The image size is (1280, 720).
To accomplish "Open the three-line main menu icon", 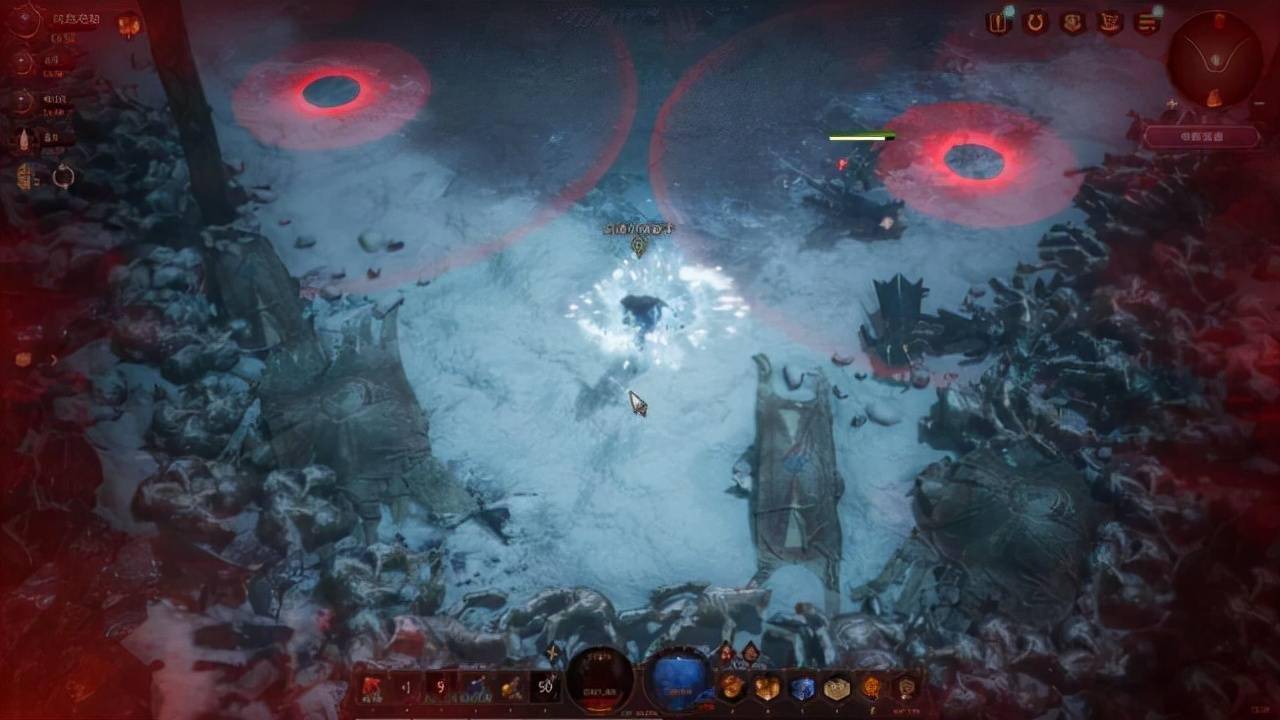I will click(x=1146, y=23).
